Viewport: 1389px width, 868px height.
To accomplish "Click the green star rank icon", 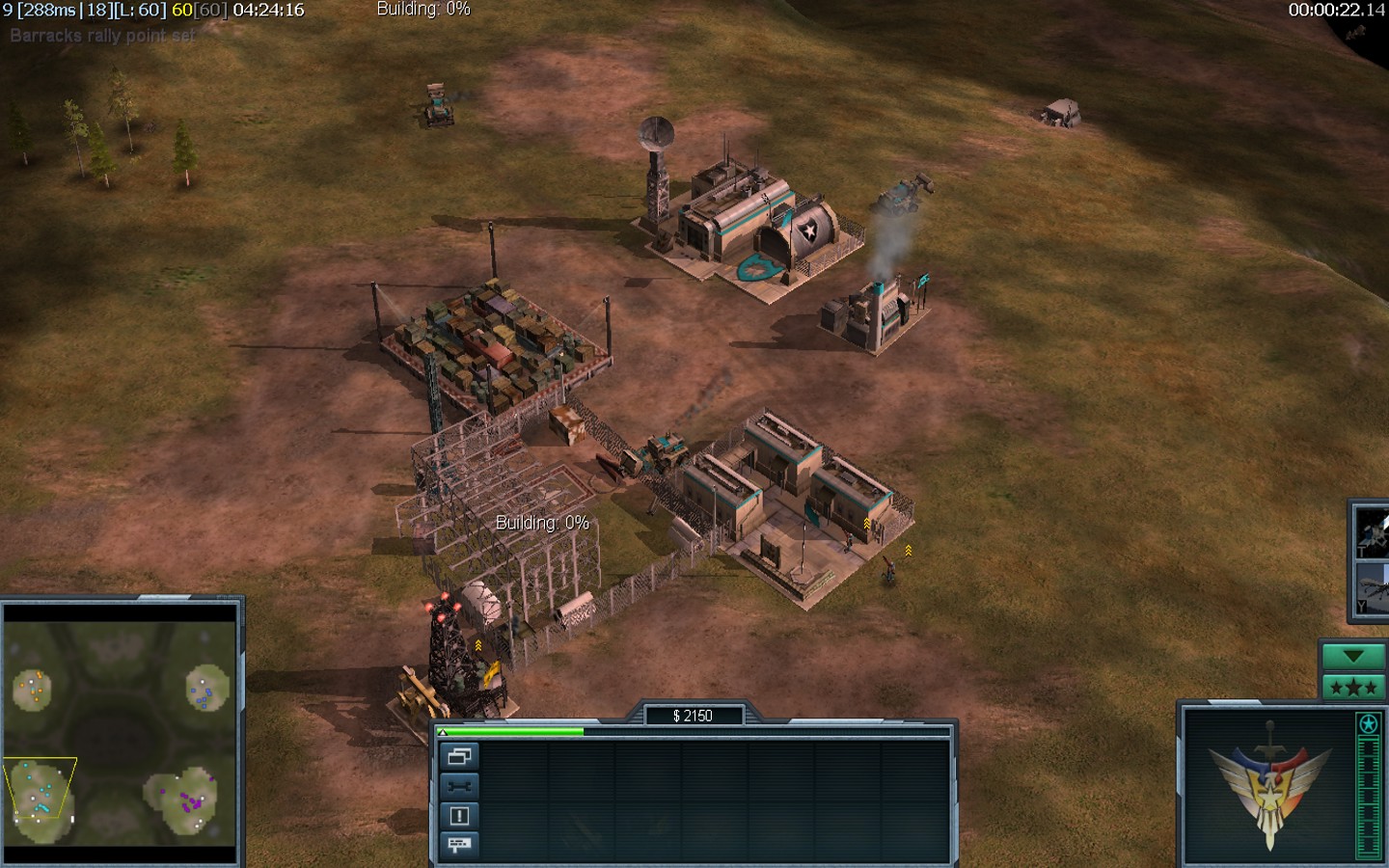I will point(1368,723).
